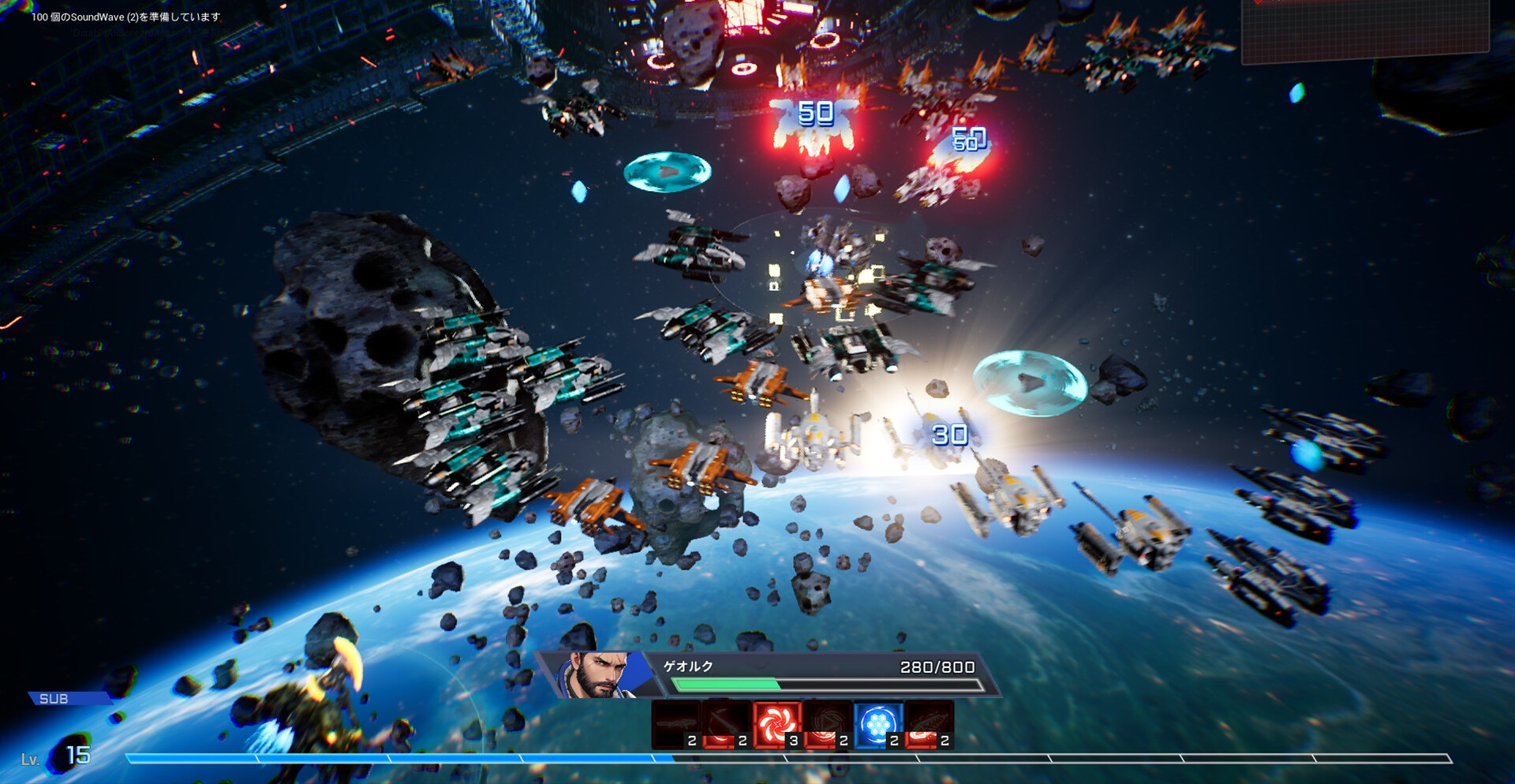
Task: Click the red grid minimap panel
Action: (x=1365, y=30)
